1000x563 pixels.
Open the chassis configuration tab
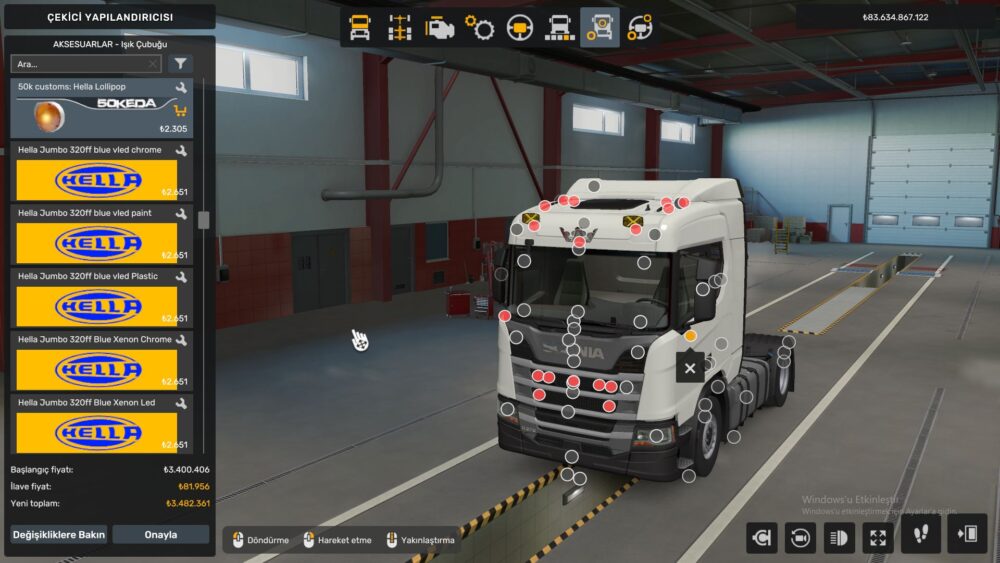400,28
